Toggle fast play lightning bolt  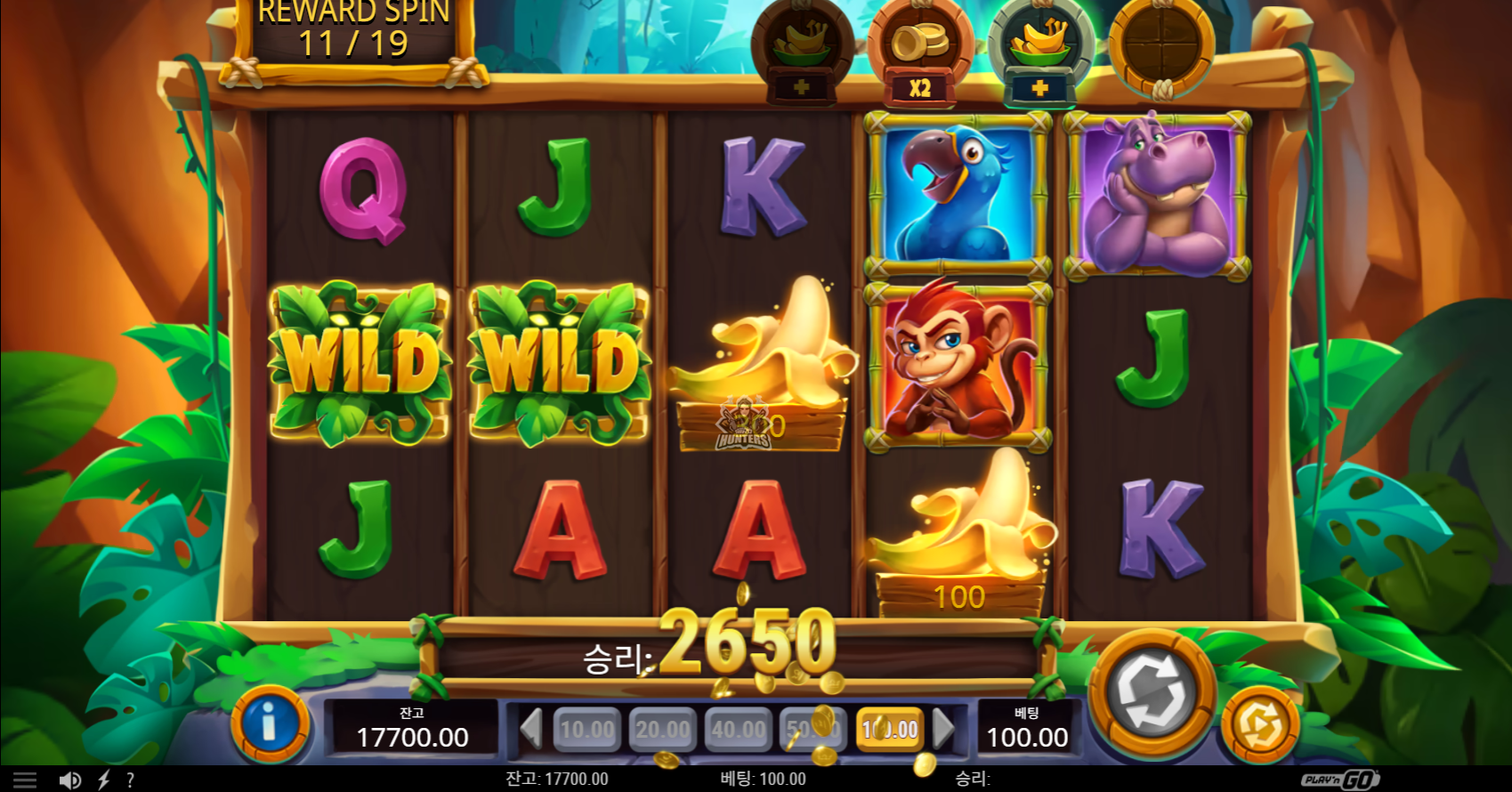(x=104, y=780)
